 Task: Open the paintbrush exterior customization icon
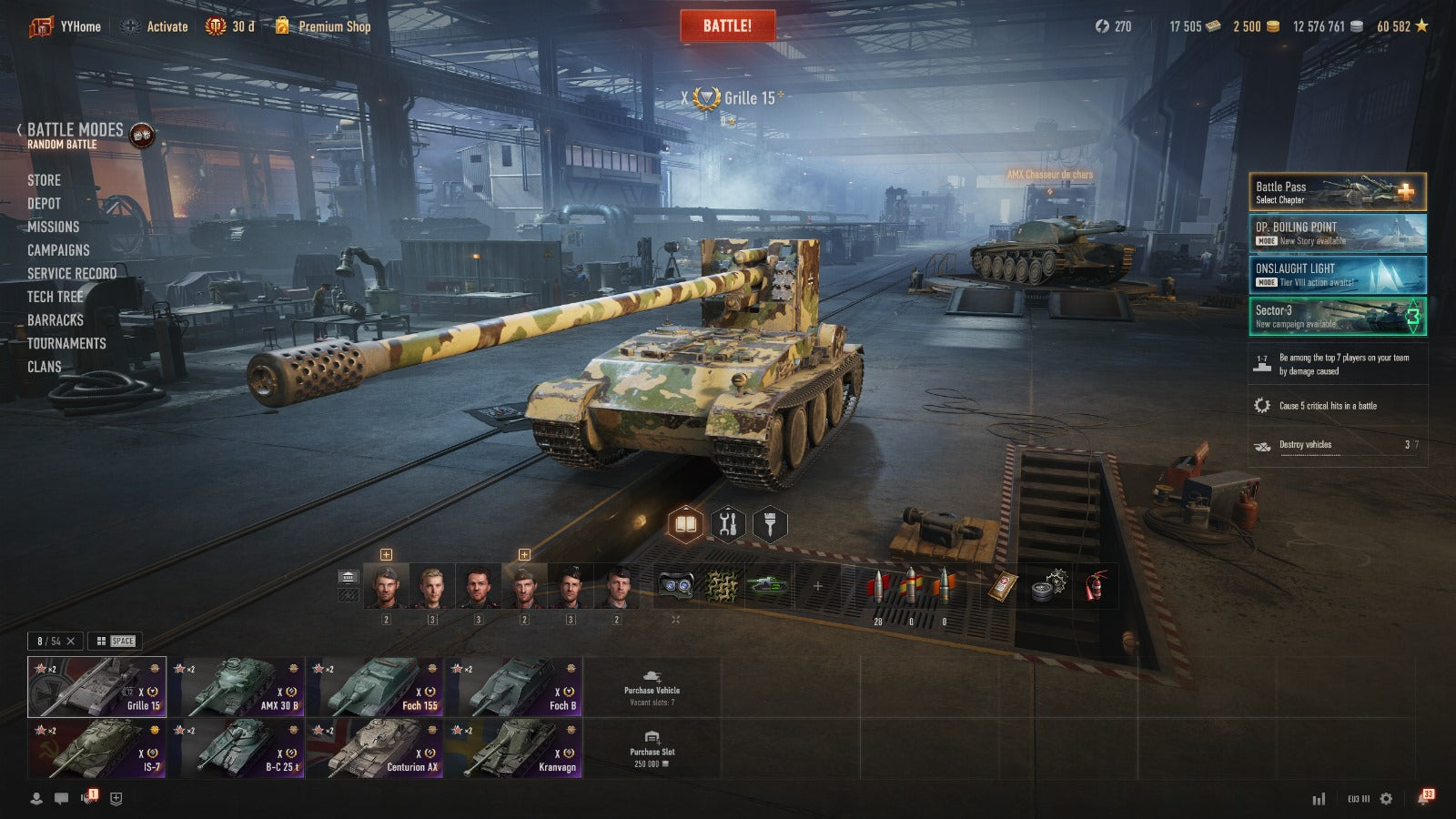pos(770,525)
